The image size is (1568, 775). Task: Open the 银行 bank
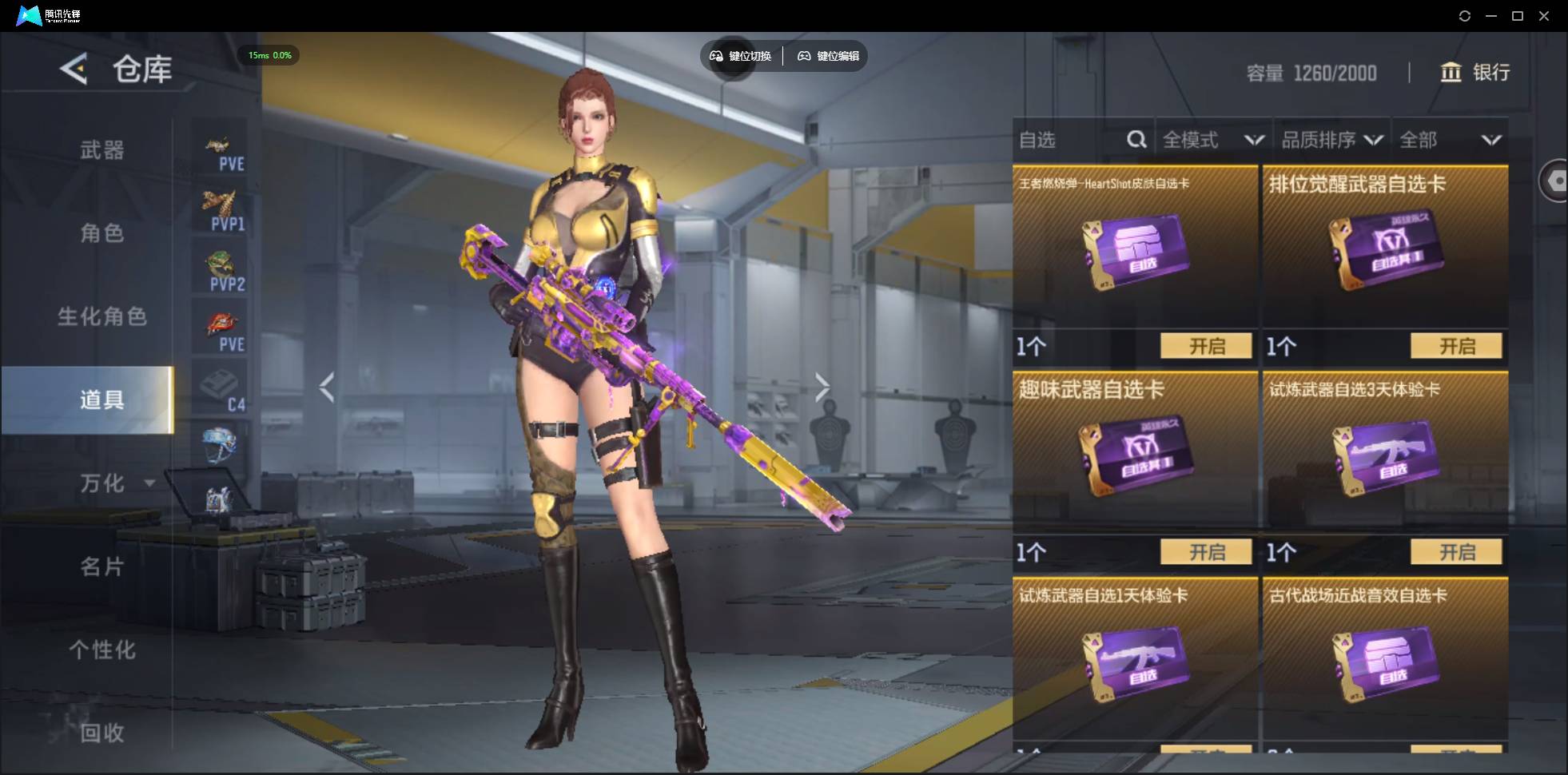click(1475, 73)
